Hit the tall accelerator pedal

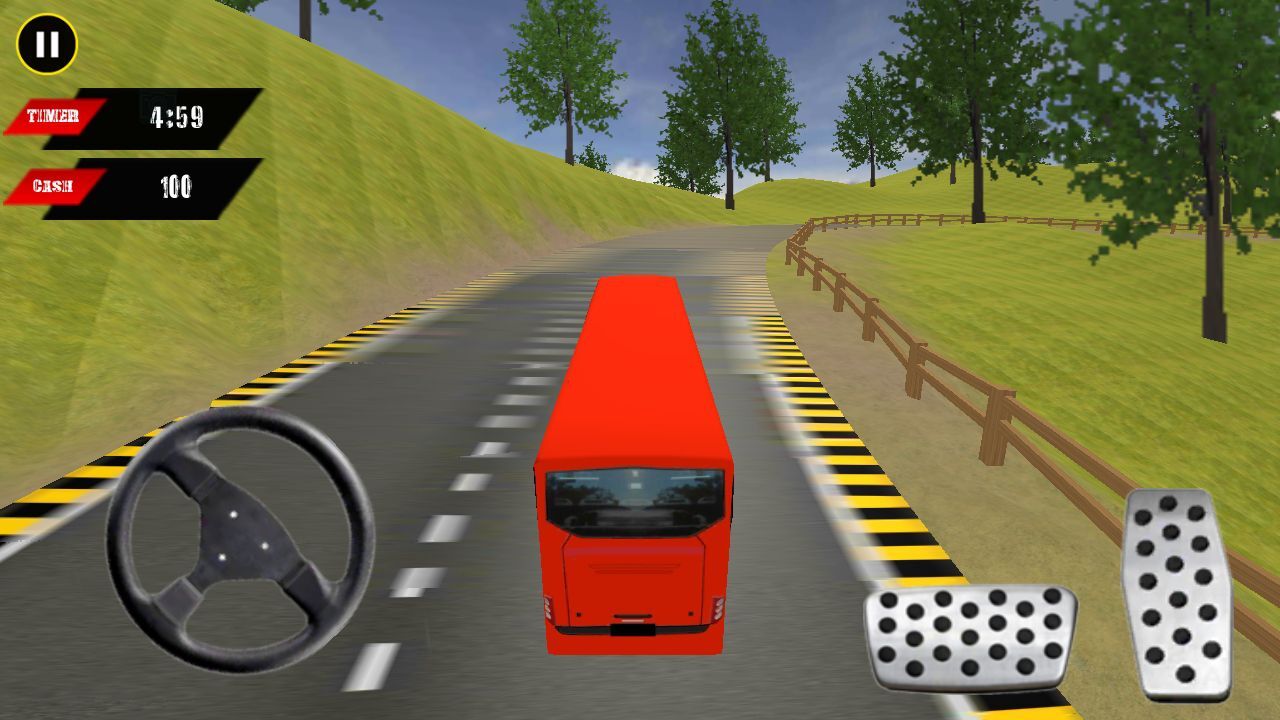coord(1177,593)
